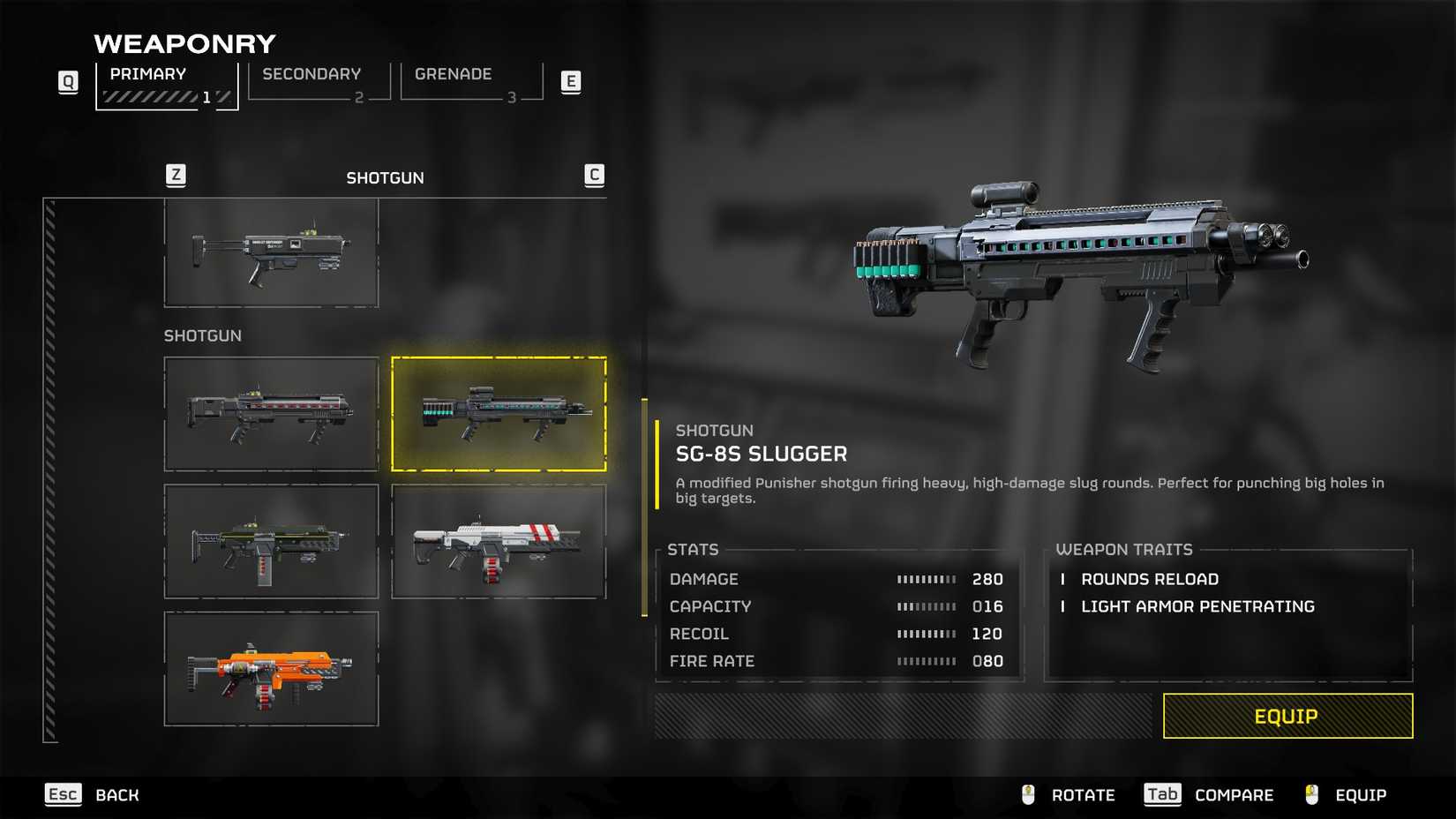Select the orange shotgun tile
1456x819 pixels.
click(271, 668)
